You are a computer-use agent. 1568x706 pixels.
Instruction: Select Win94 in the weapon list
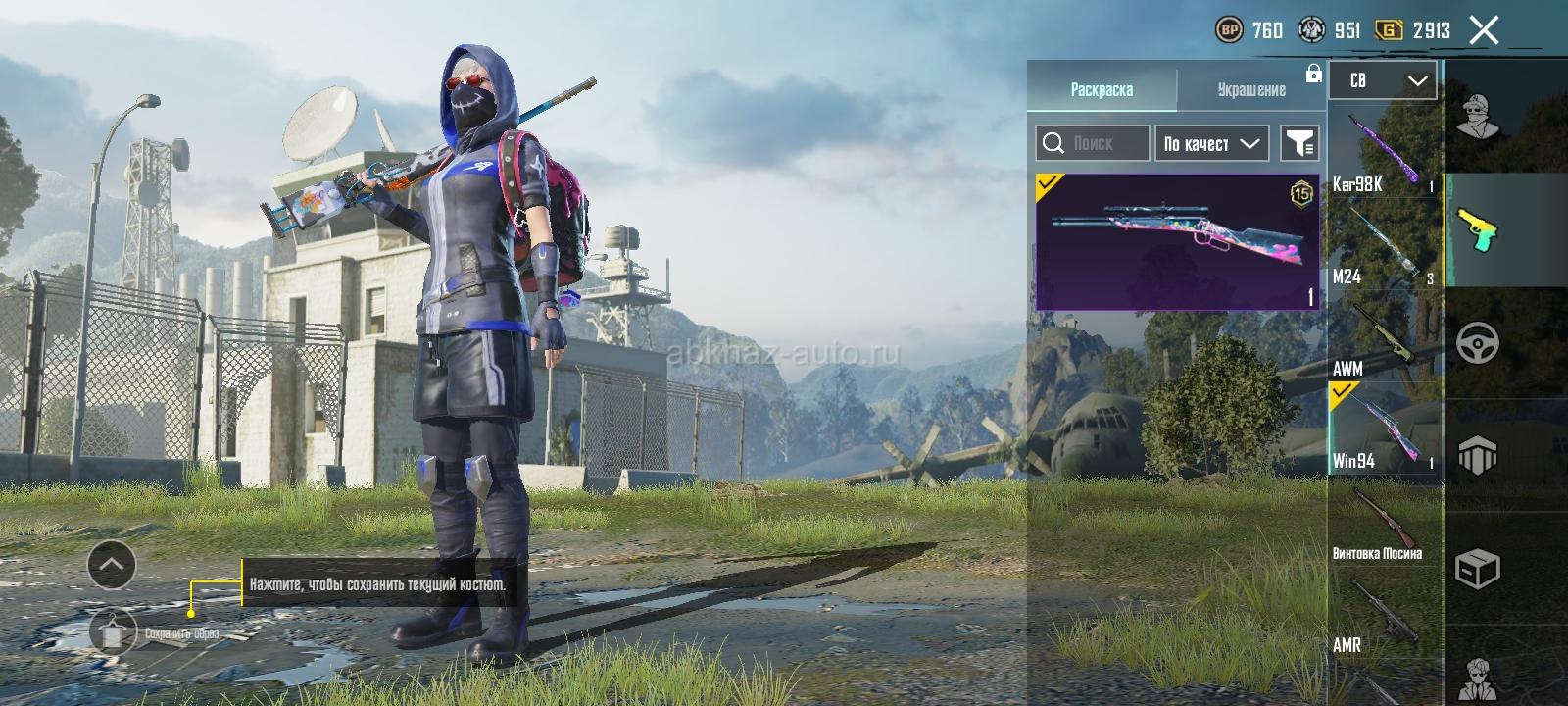(x=1385, y=429)
